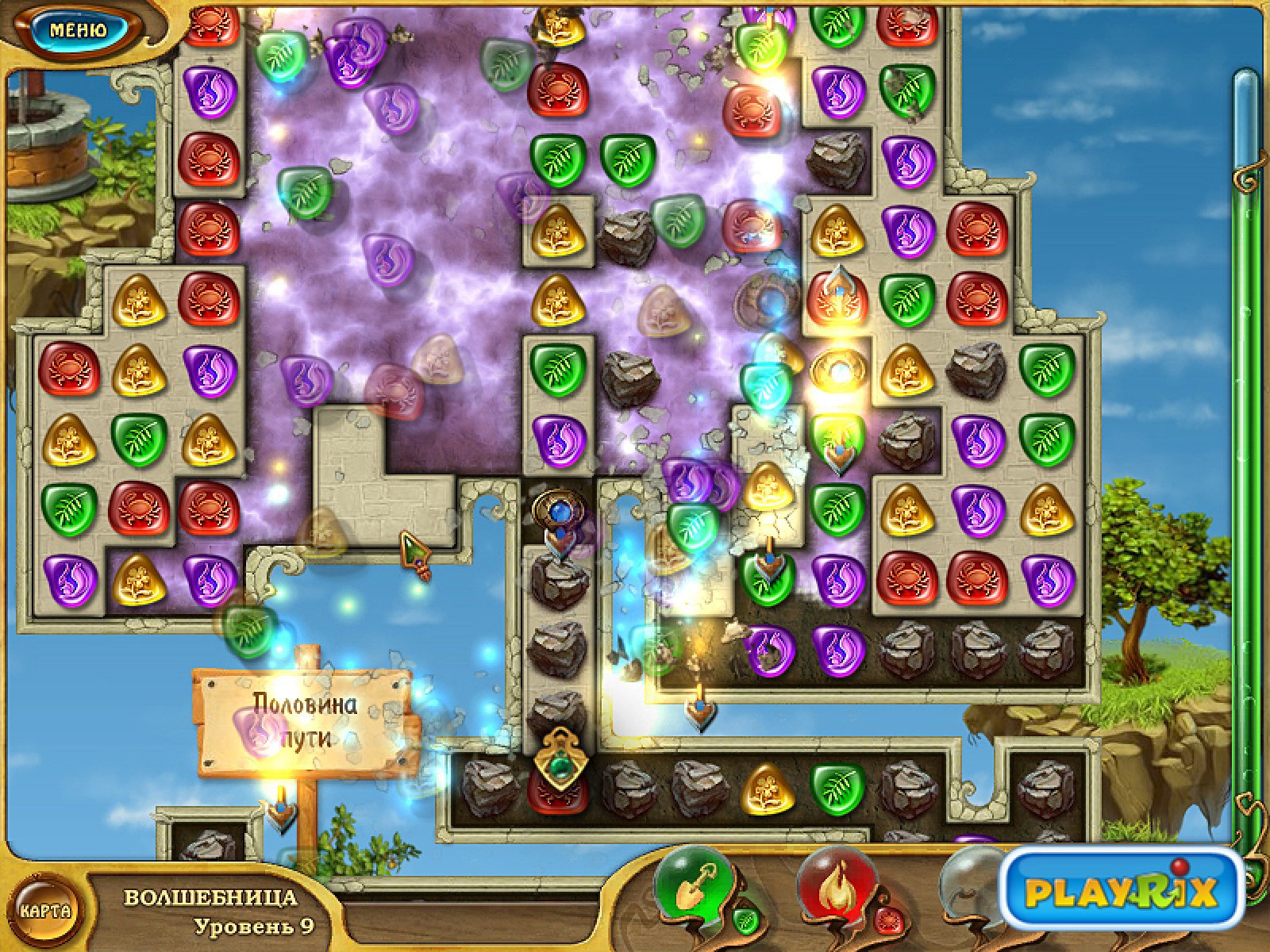
Task: Select the blue gem amulet on the board
Action: [560, 509]
